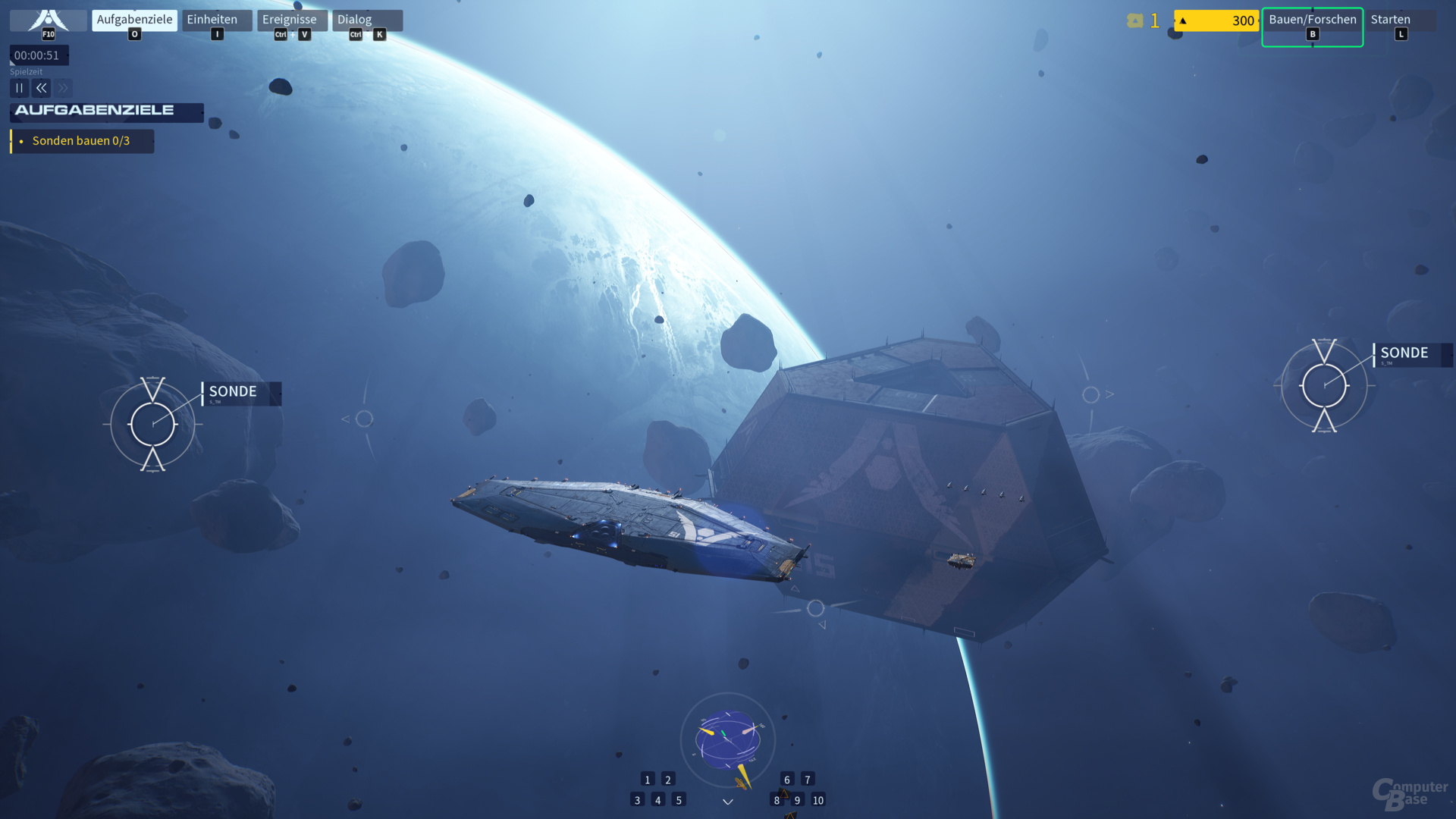
Task: Open the sensor sphere minimap
Action: pos(727,738)
